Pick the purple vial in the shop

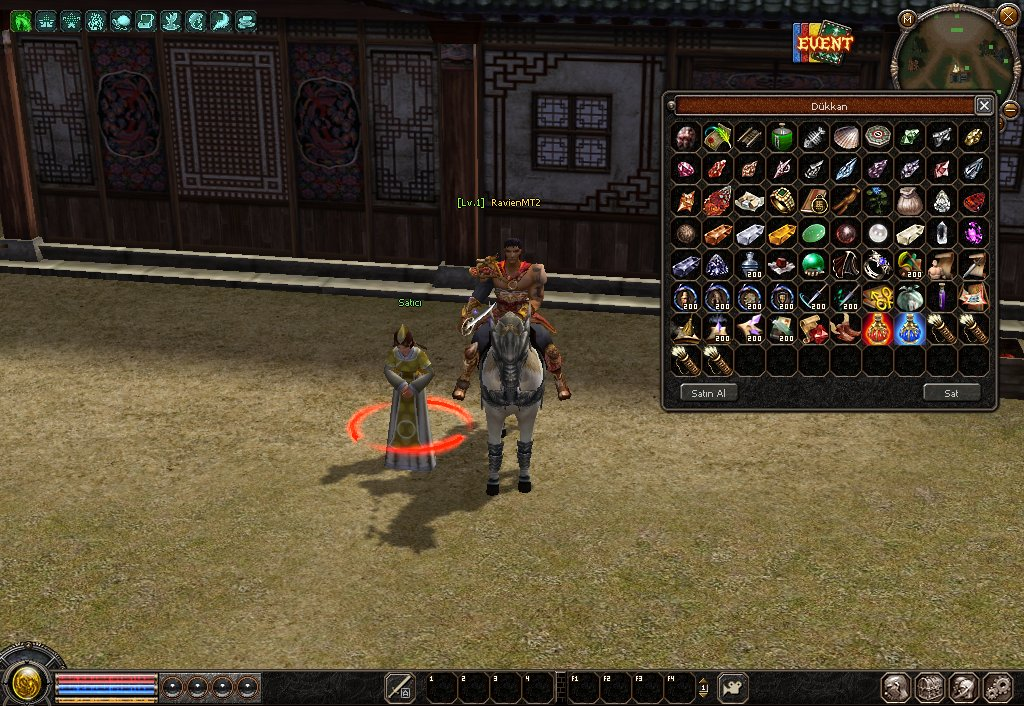(942, 297)
